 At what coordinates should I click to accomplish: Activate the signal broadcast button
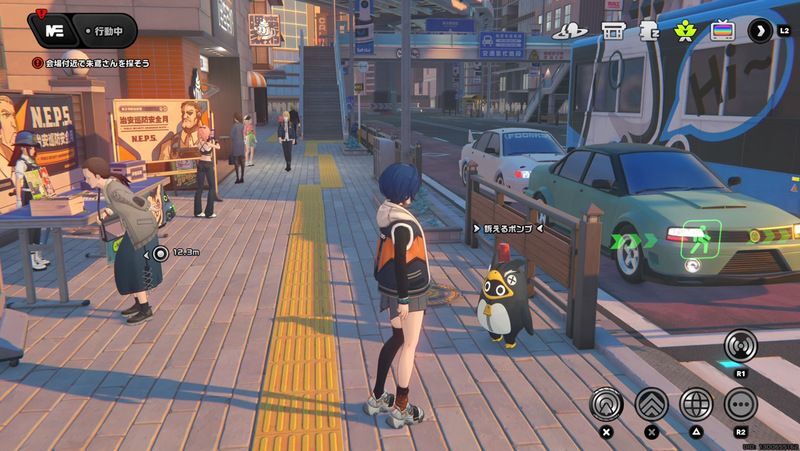(740, 345)
